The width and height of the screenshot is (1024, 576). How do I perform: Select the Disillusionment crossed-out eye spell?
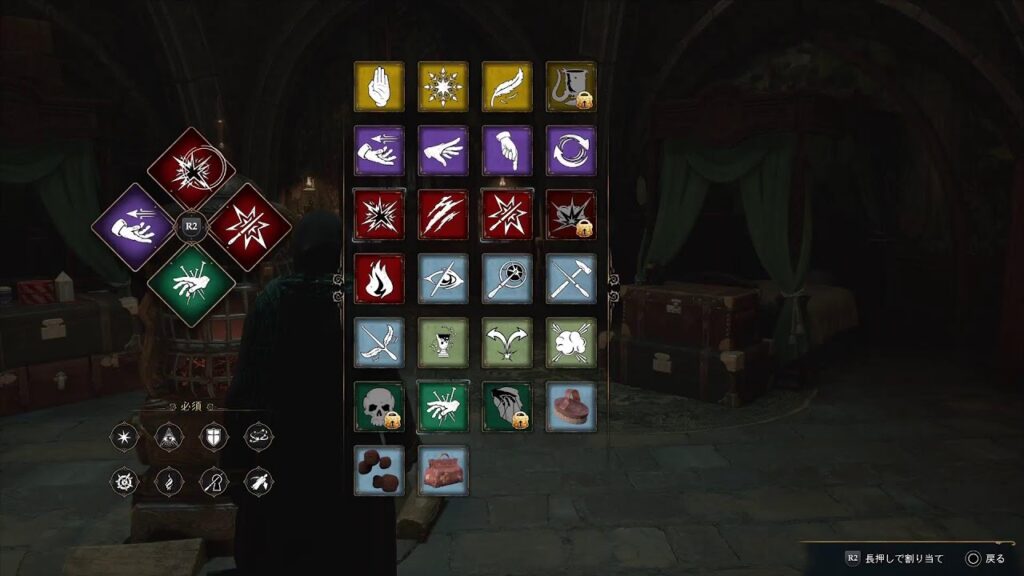tap(443, 279)
